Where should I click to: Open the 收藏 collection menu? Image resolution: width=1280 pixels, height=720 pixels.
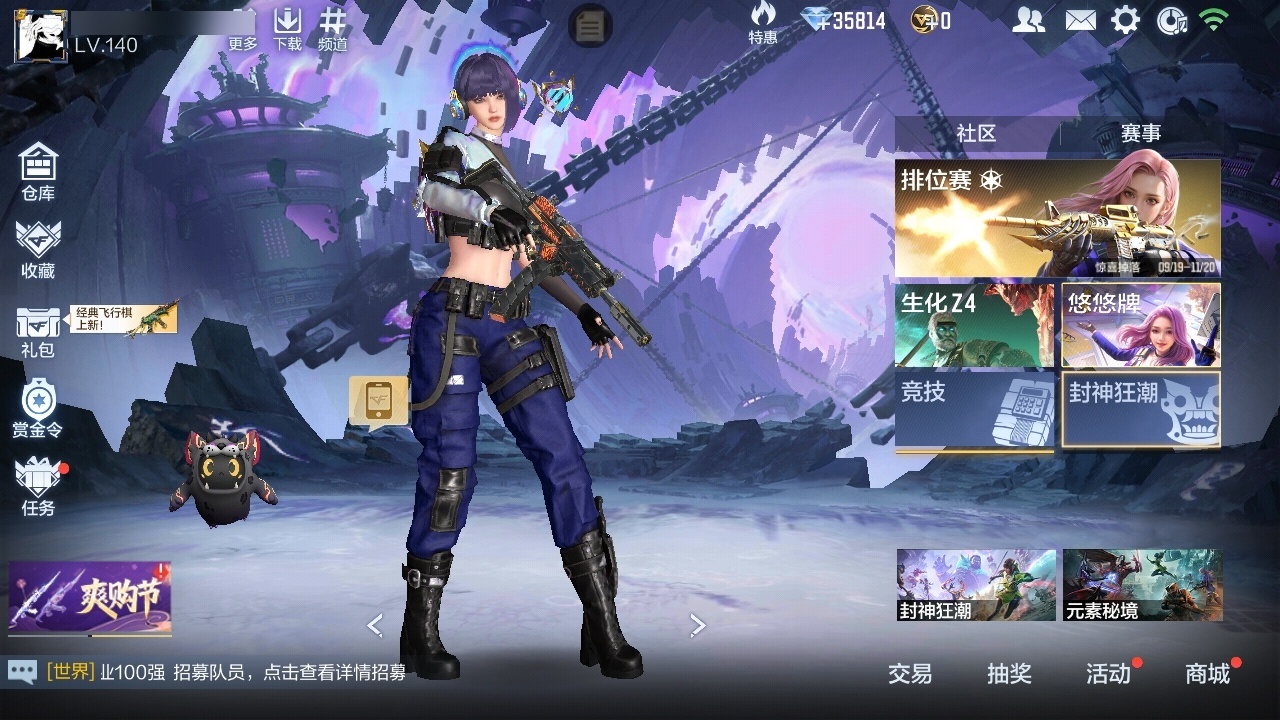point(38,249)
